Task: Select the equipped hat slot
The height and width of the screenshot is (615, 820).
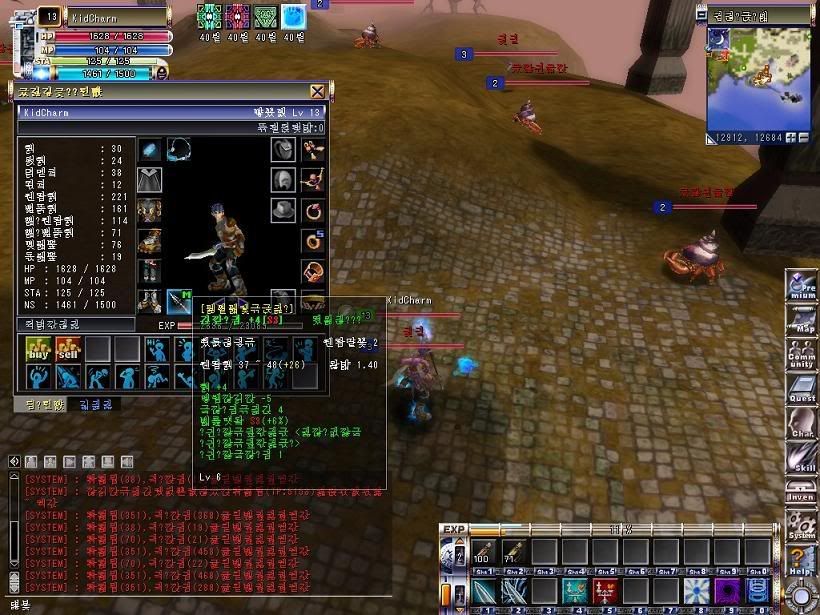Action: (x=283, y=211)
